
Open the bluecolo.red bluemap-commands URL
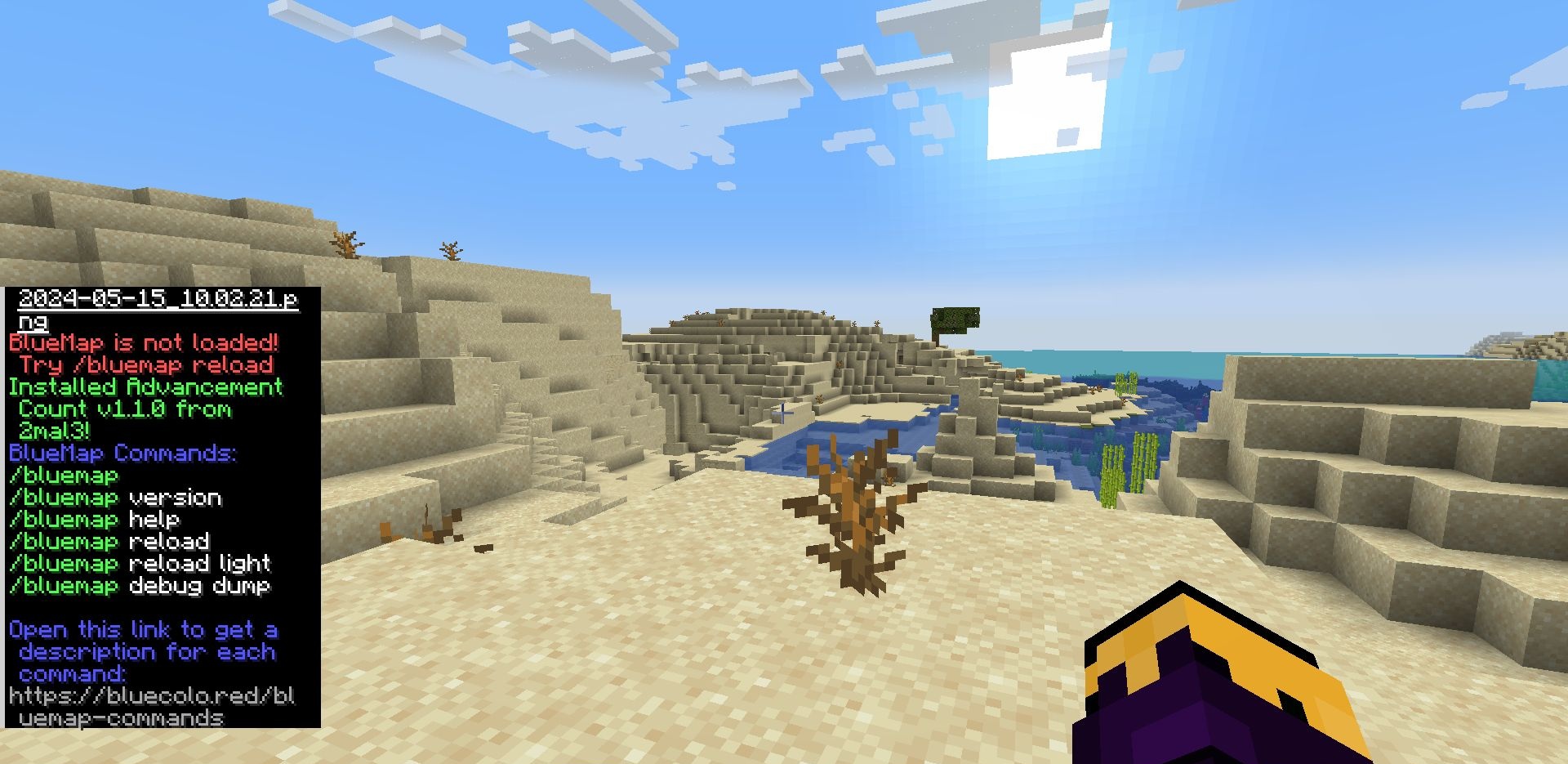pos(152,697)
